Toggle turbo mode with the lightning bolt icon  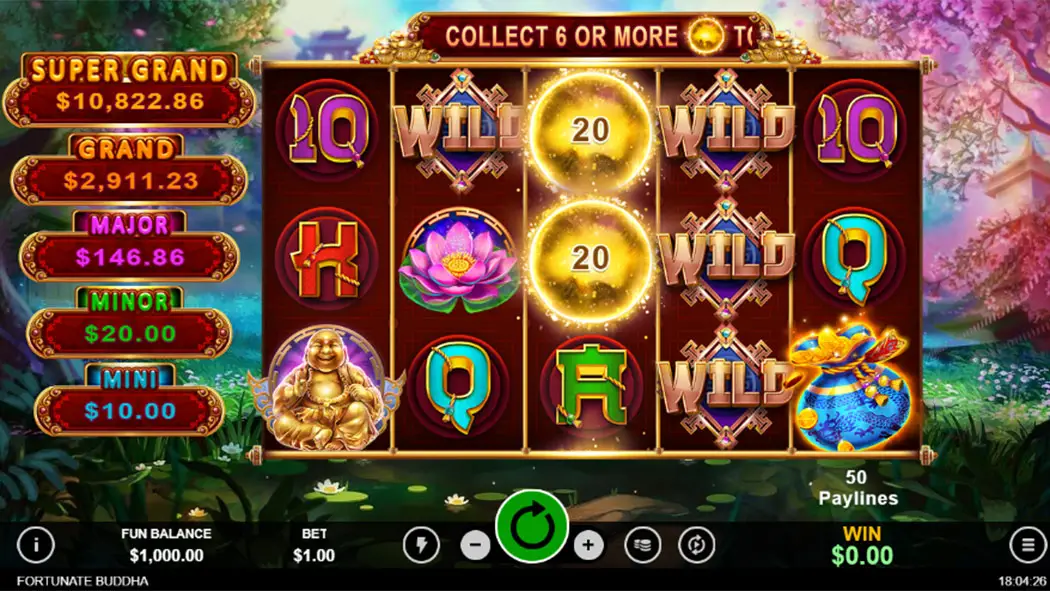tap(421, 545)
